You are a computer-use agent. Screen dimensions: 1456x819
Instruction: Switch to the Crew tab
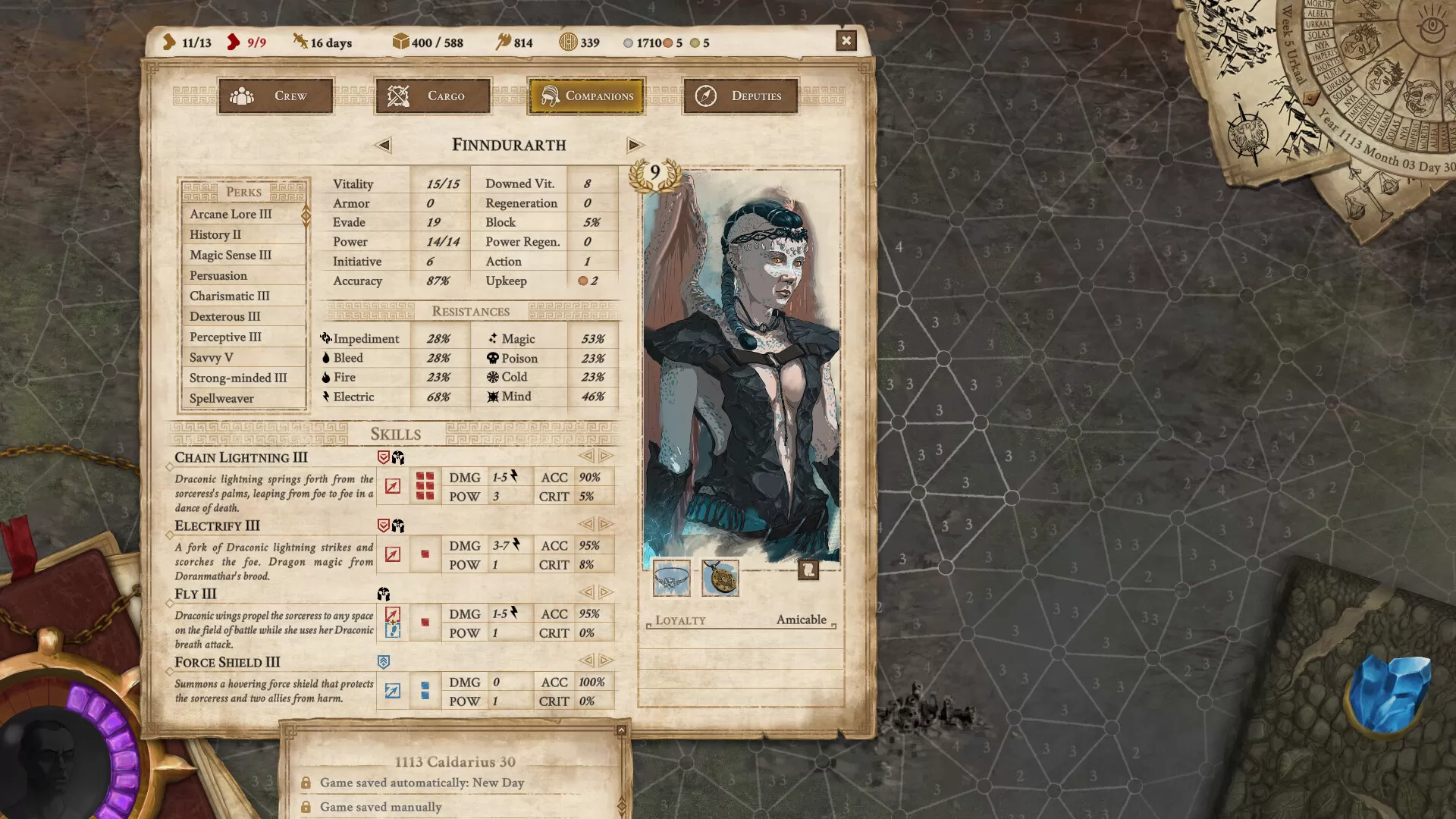[x=275, y=96]
